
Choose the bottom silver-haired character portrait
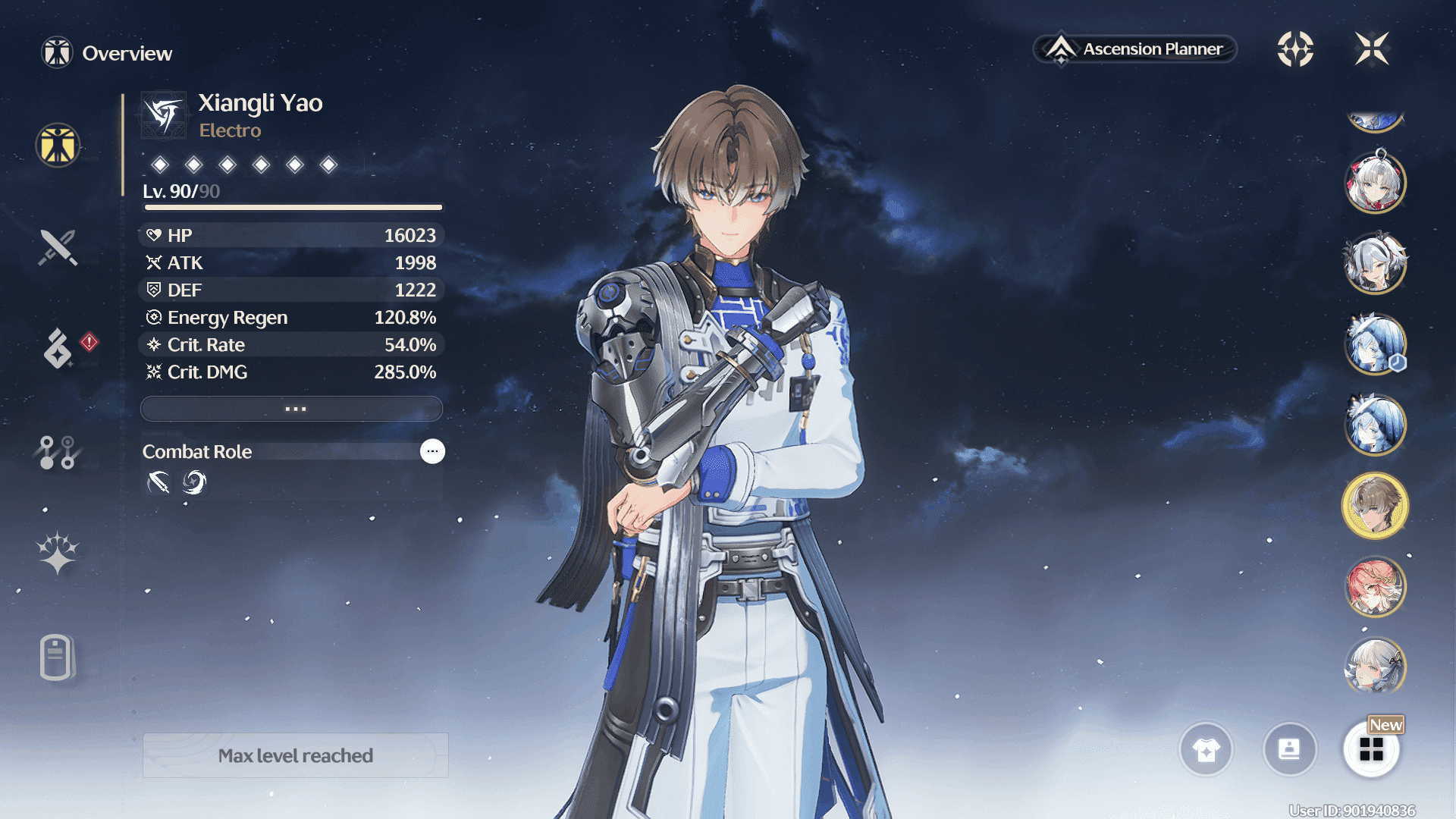(1375, 667)
